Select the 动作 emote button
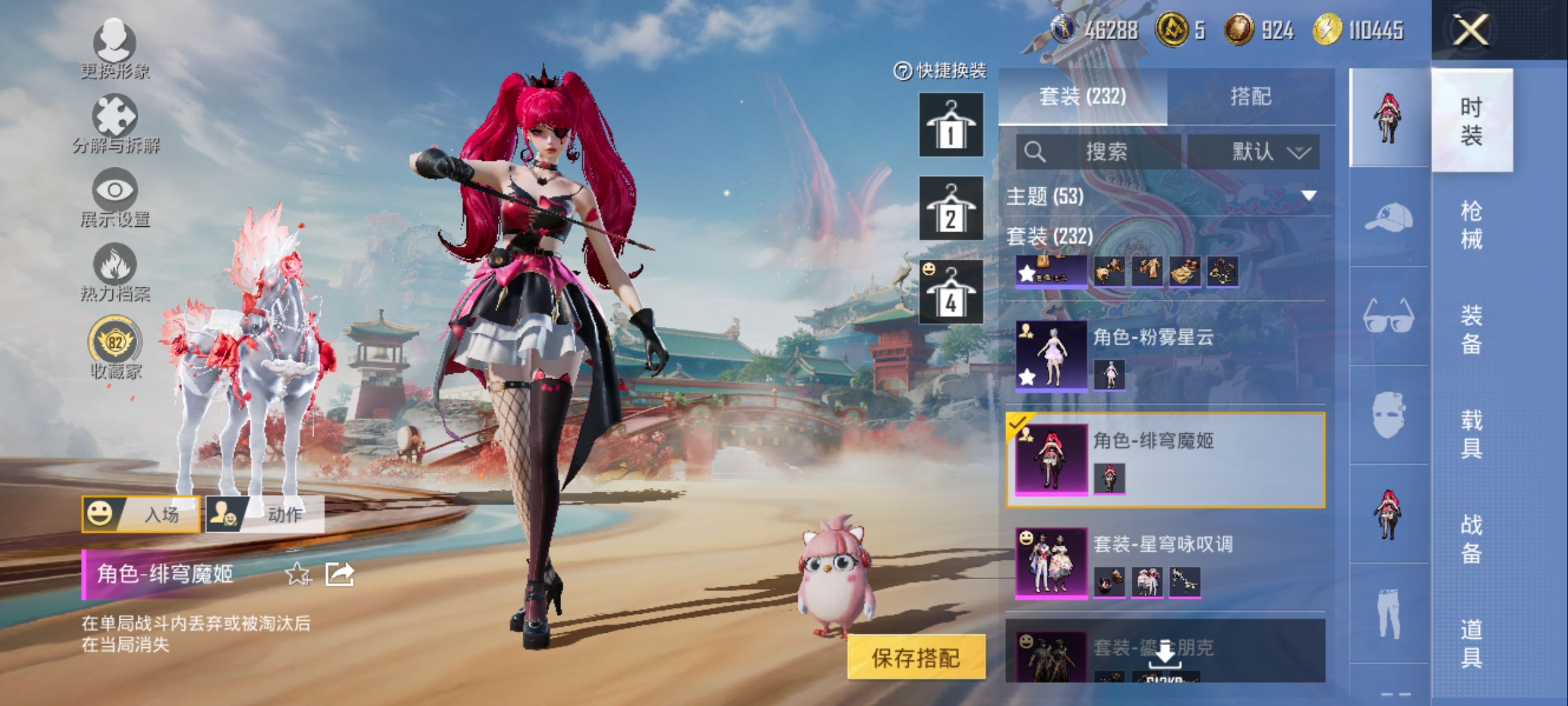 click(x=265, y=514)
